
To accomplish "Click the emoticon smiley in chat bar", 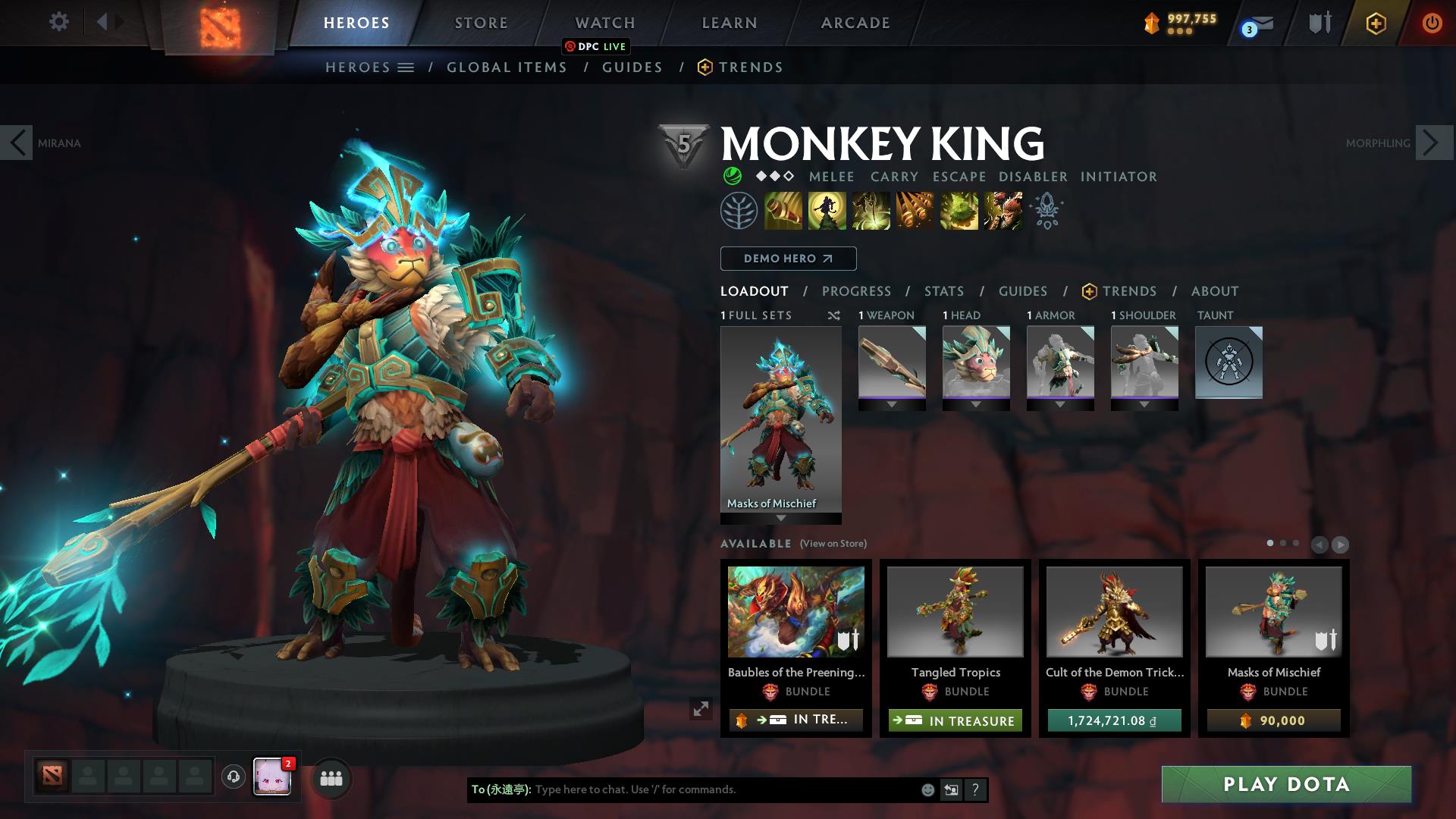I will (927, 789).
